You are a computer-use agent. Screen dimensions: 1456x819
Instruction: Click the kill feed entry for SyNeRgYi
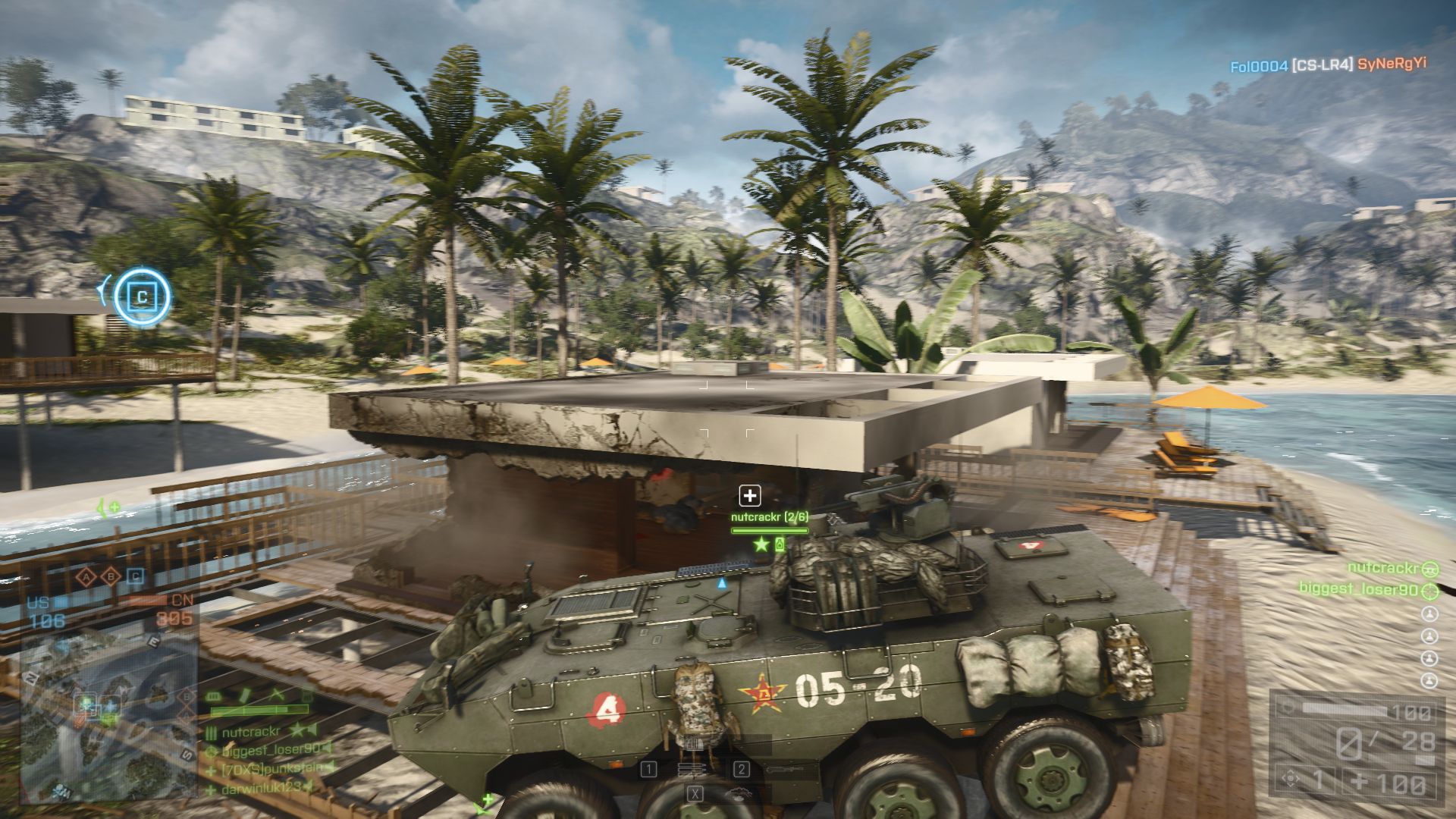[x=1392, y=64]
